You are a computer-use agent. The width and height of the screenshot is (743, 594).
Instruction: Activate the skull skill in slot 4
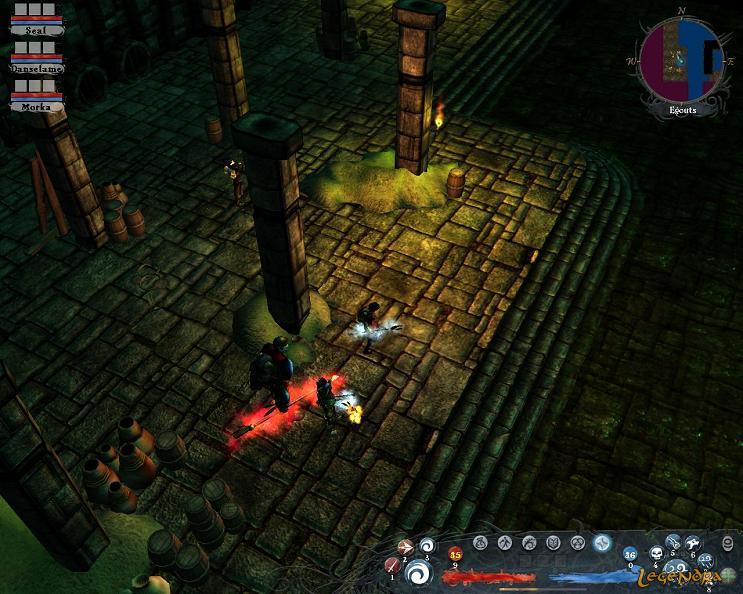point(657,553)
